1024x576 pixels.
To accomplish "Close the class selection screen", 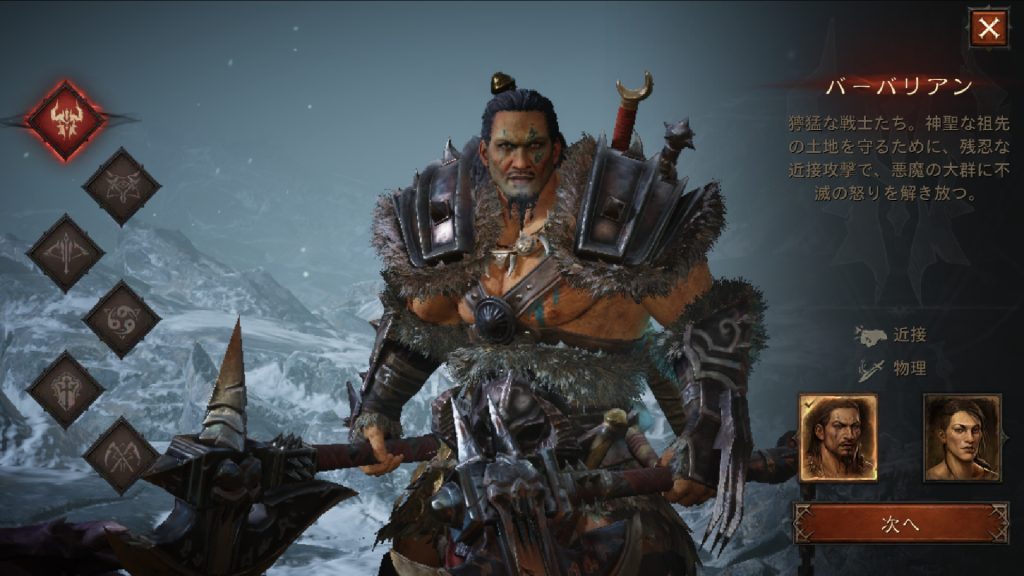I will [988, 28].
